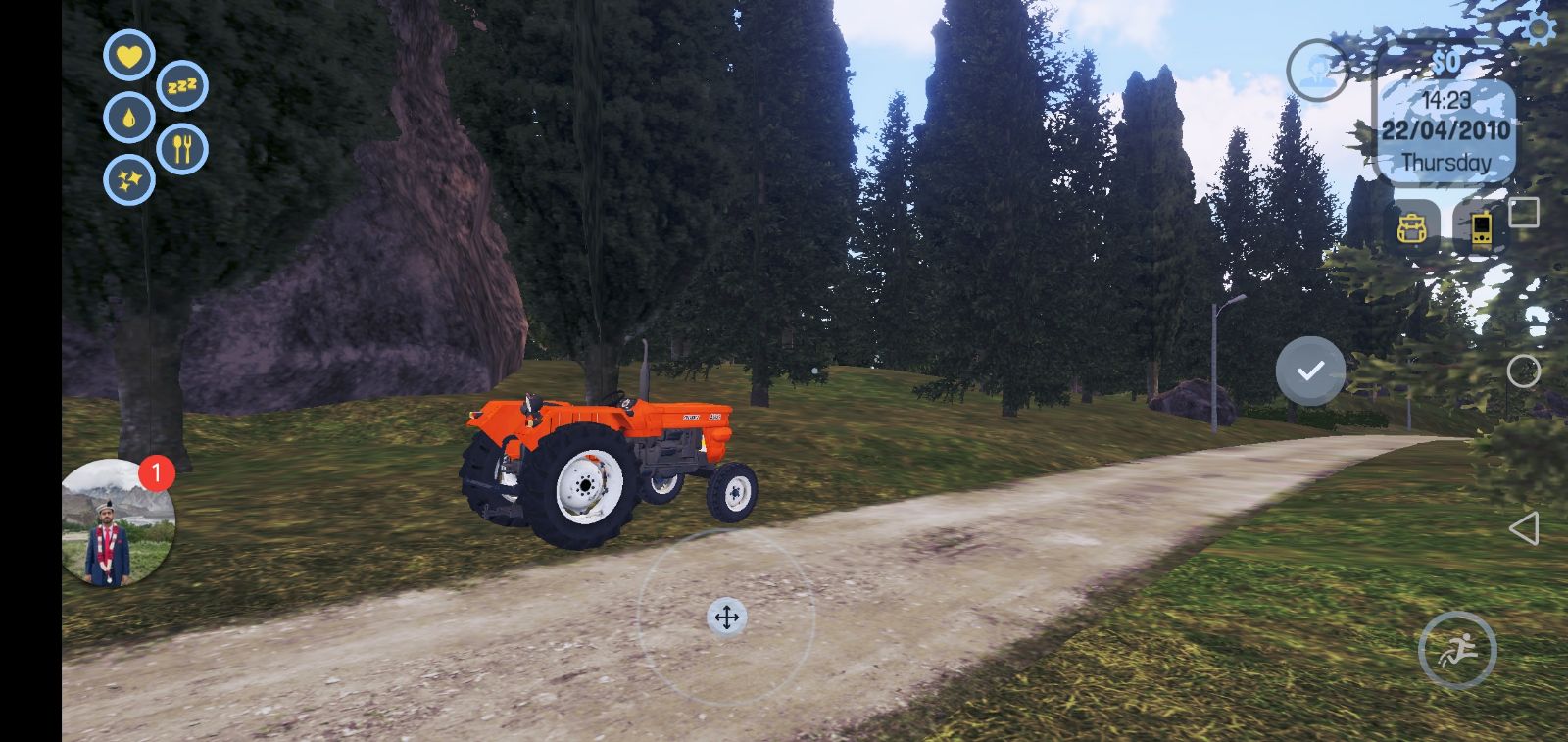
Task: Select the water drop thirst icon
Action: tap(129, 118)
